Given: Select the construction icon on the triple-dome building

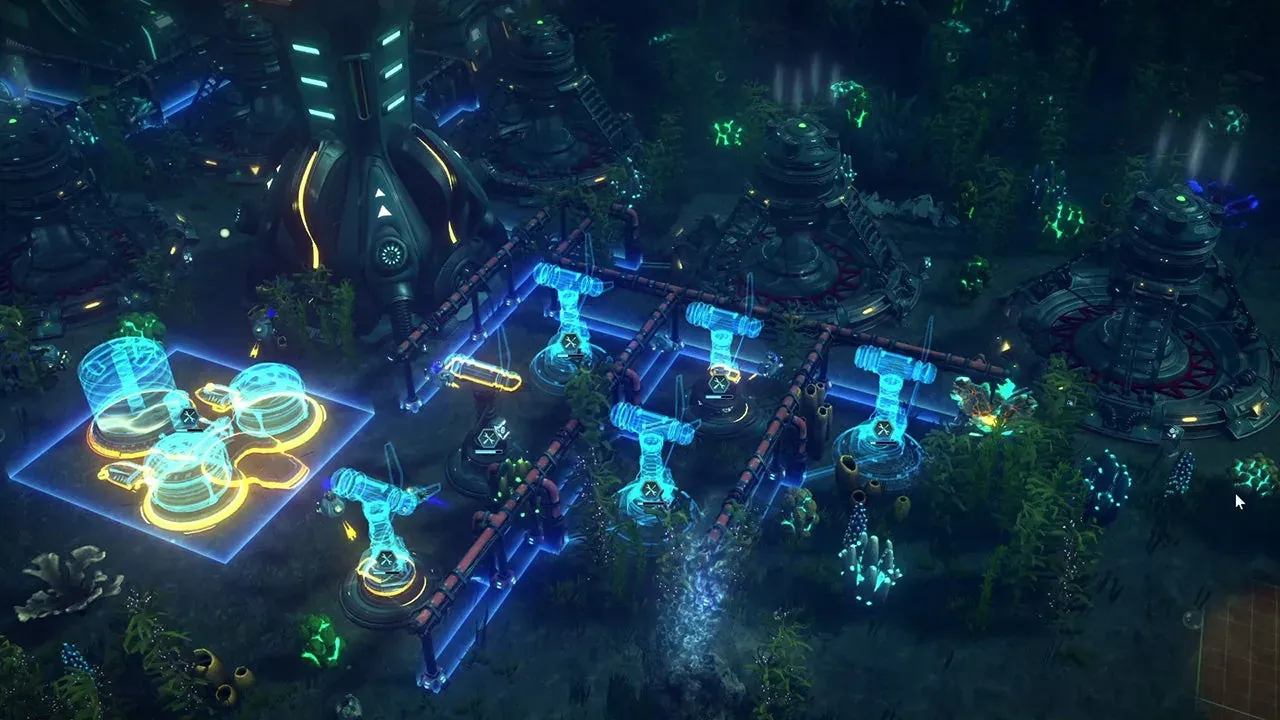Looking at the screenshot, I should [x=189, y=418].
